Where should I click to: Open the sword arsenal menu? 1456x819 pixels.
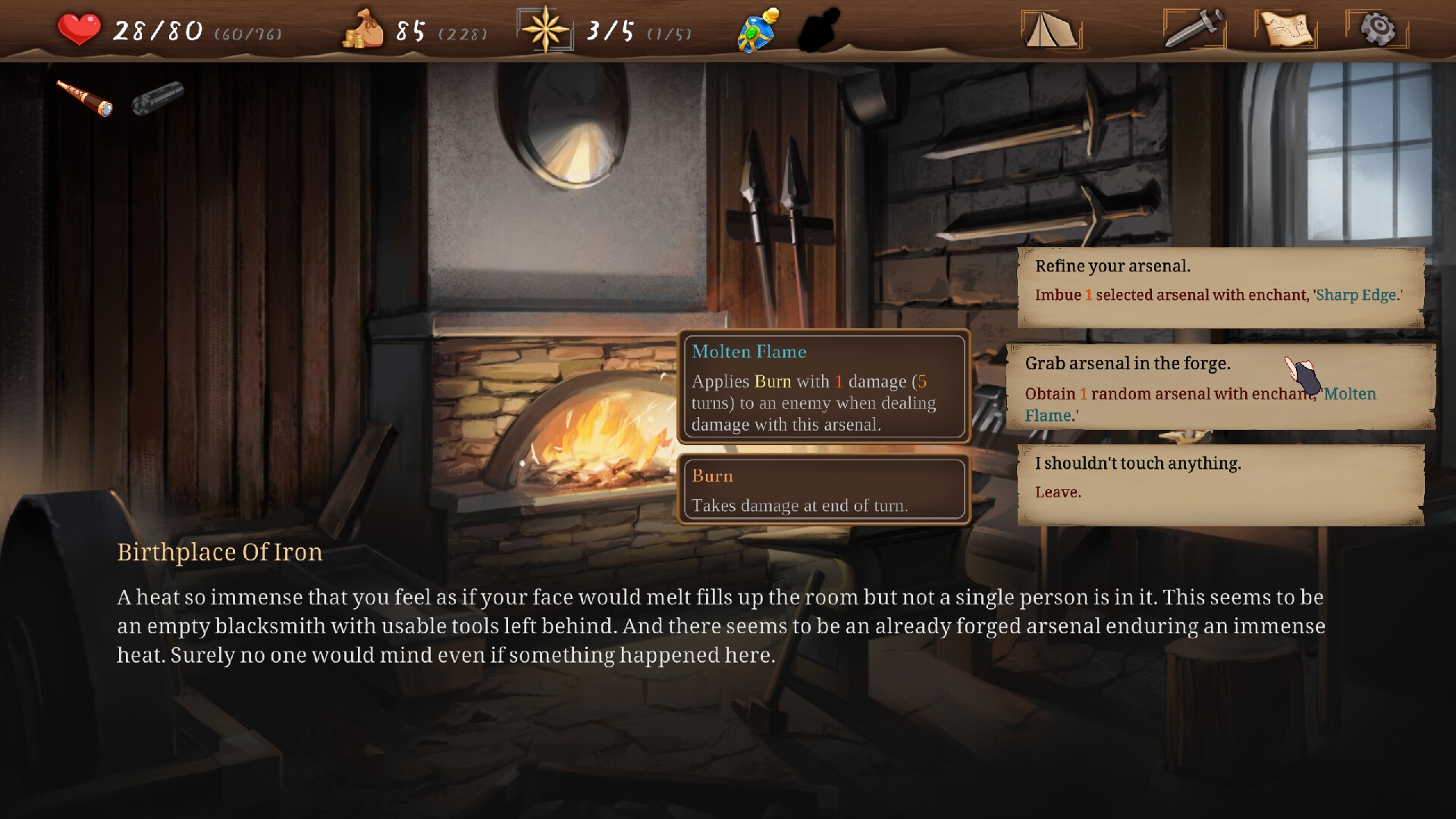click(x=1193, y=29)
